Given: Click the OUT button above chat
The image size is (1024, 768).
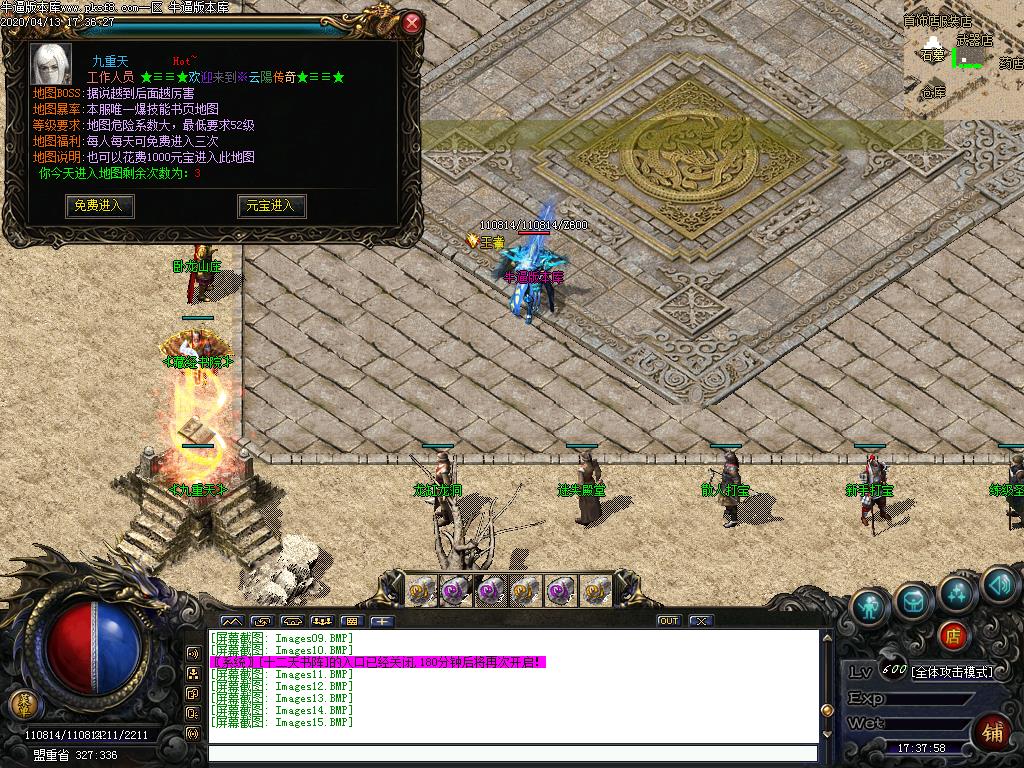Looking at the screenshot, I should 668,621.
